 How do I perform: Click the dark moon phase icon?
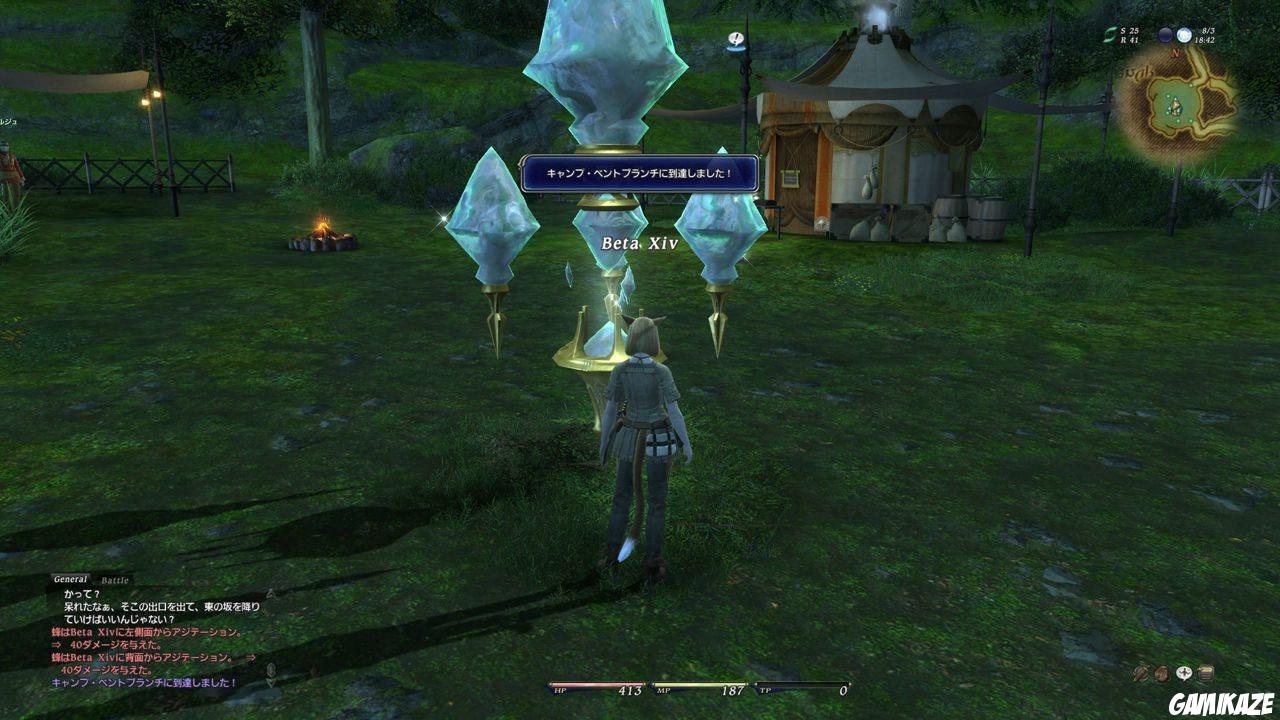point(1165,34)
